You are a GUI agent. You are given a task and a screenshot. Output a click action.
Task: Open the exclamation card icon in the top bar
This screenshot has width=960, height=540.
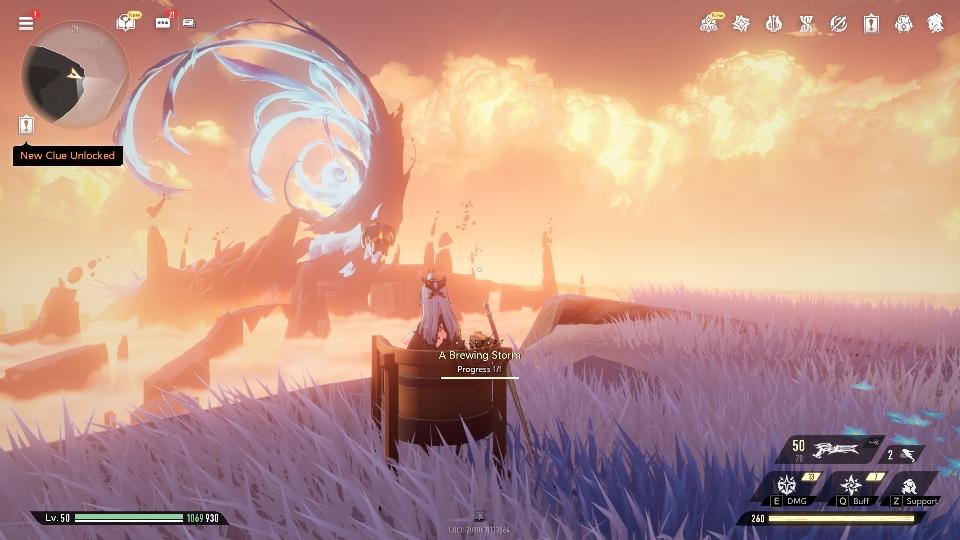871,23
